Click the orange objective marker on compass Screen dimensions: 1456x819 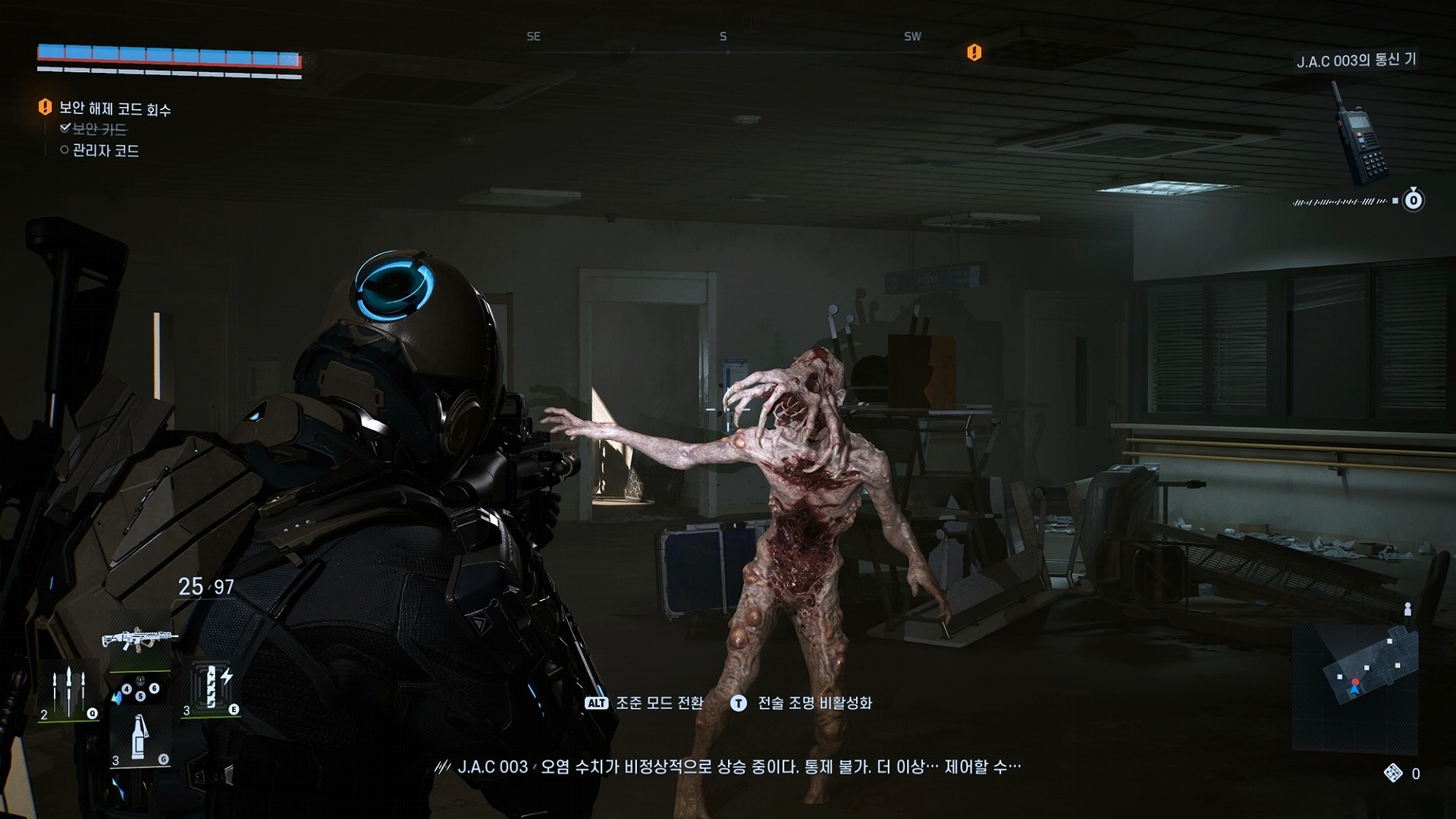coord(974,52)
